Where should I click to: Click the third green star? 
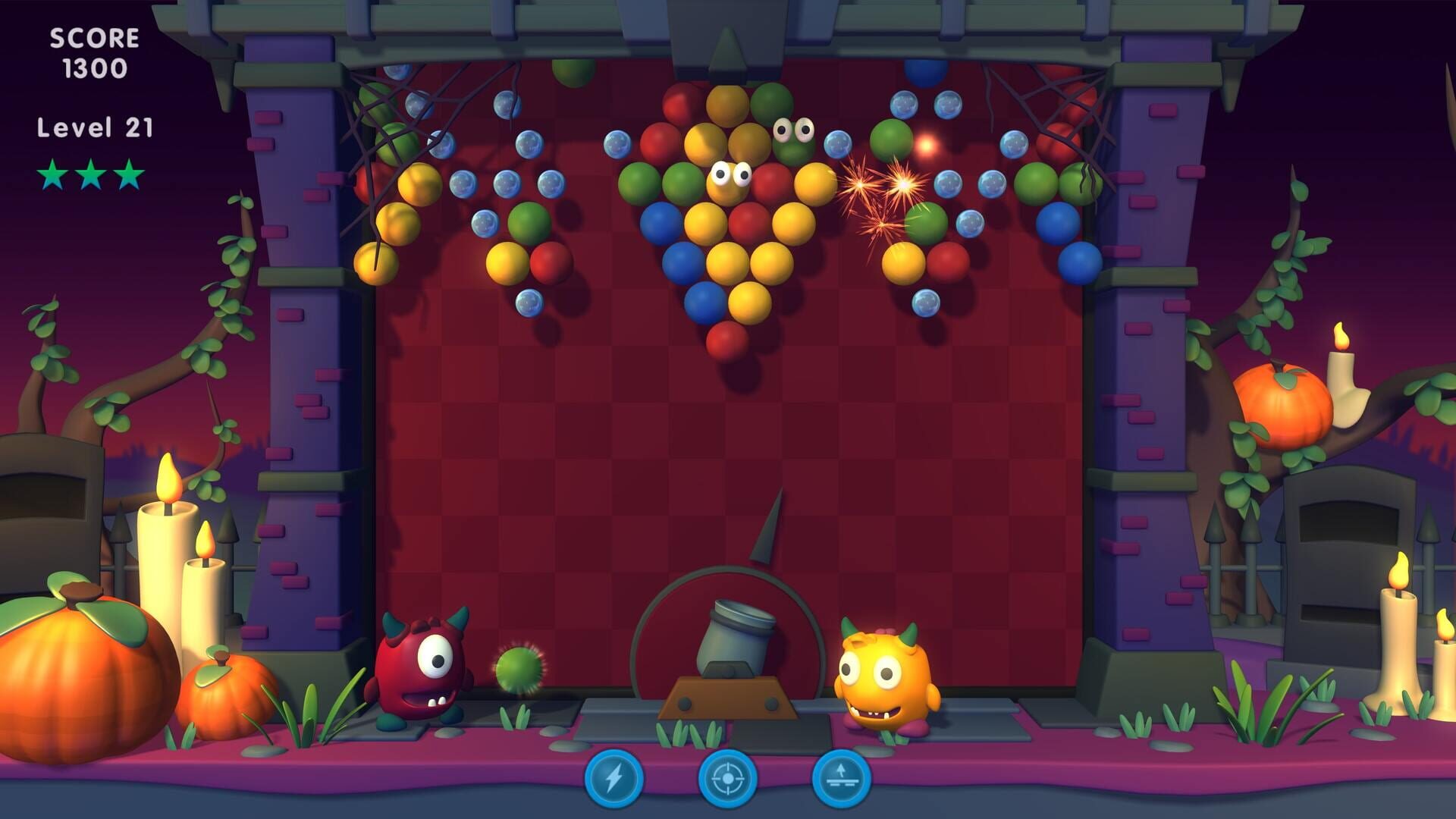129,173
